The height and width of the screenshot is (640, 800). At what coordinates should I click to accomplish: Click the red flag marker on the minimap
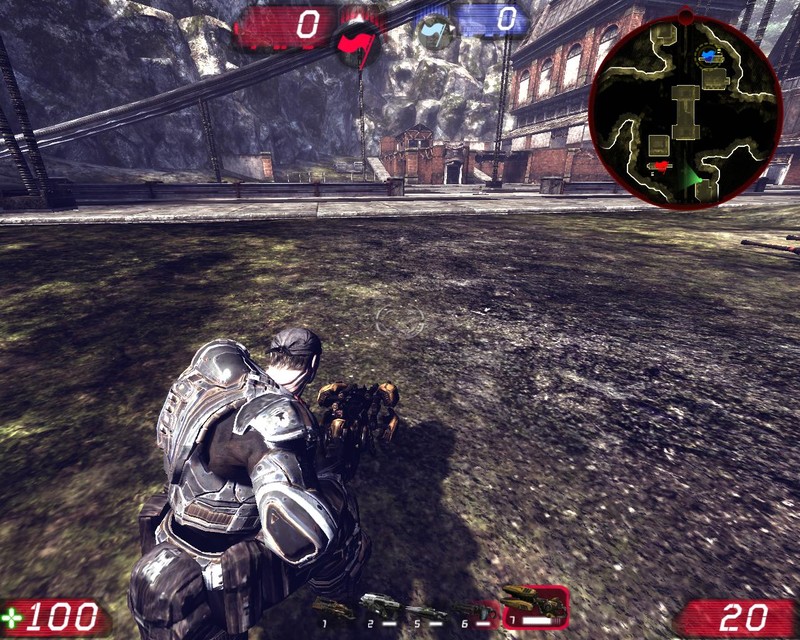point(659,165)
